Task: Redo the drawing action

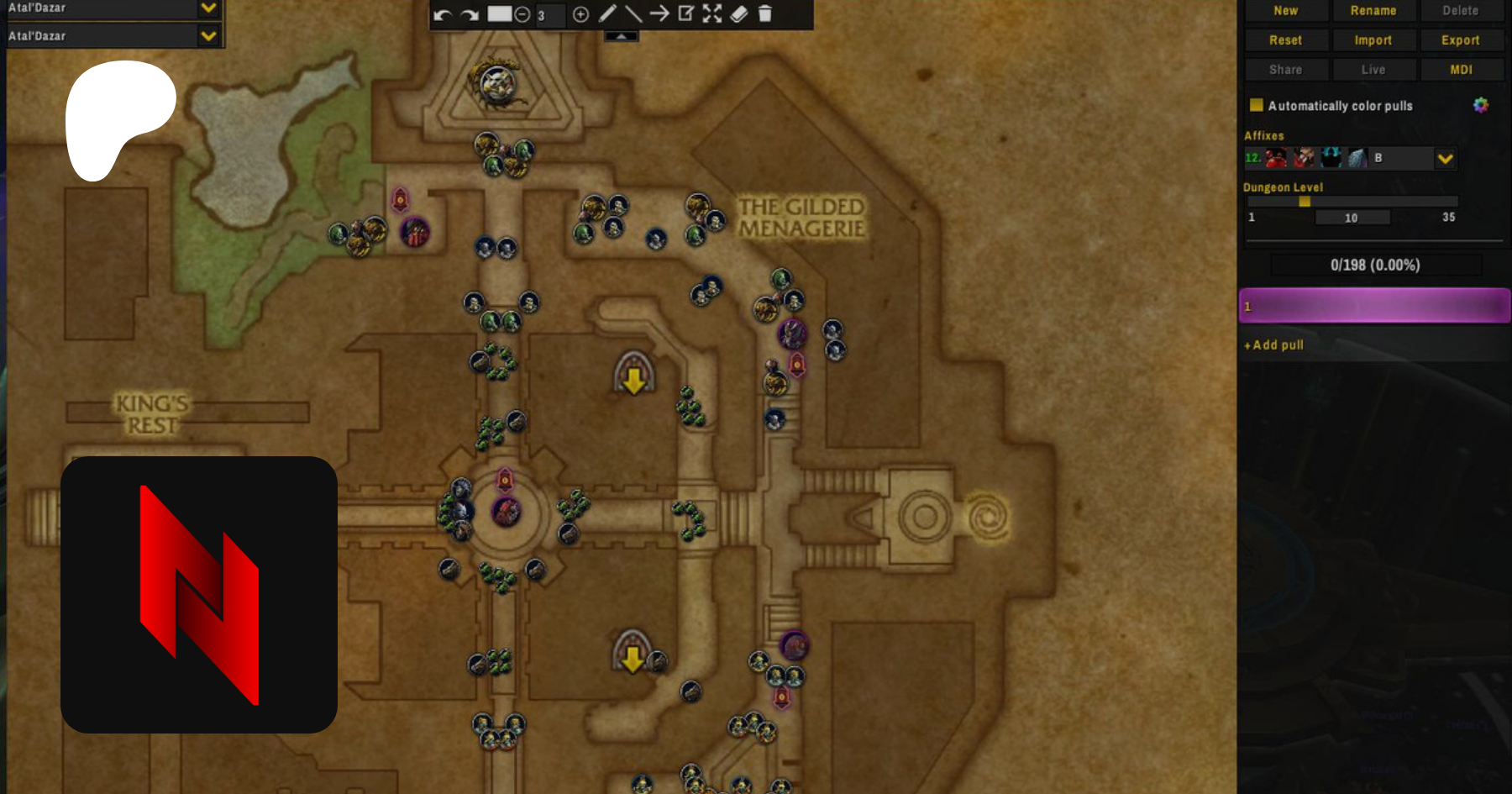Action: tap(470, 14)
